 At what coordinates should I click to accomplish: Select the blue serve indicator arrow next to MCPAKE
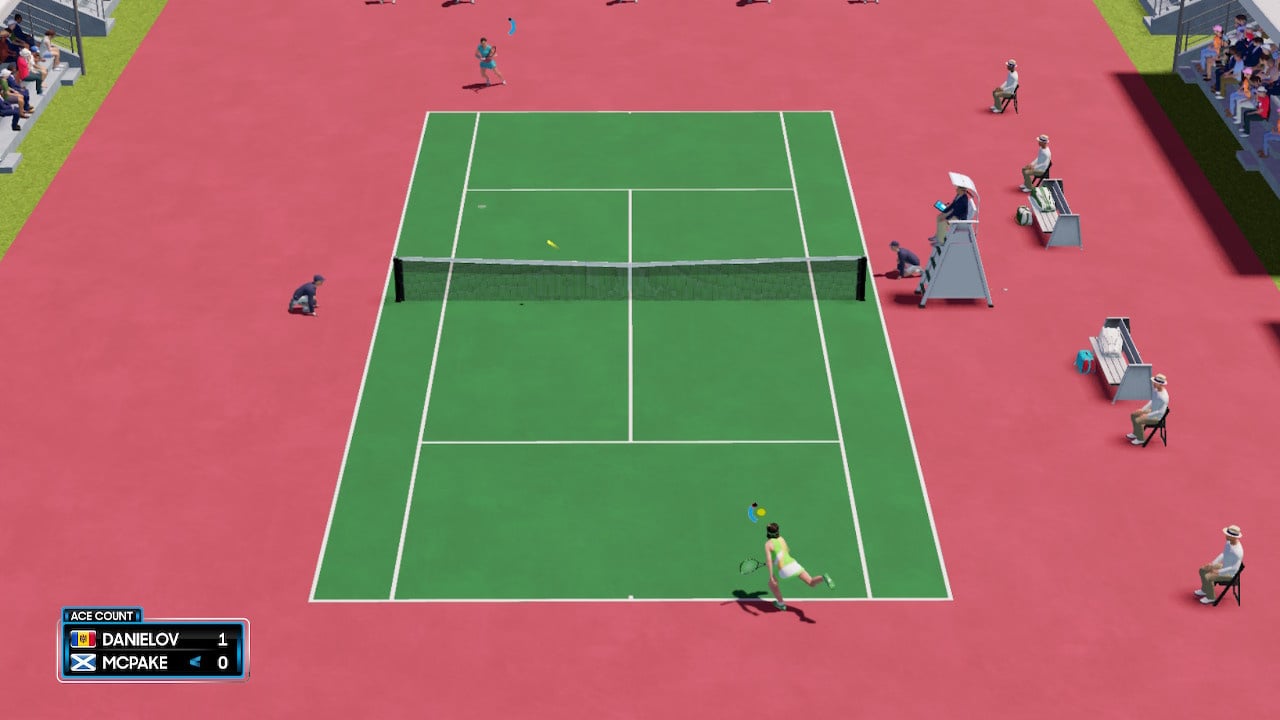196,662
